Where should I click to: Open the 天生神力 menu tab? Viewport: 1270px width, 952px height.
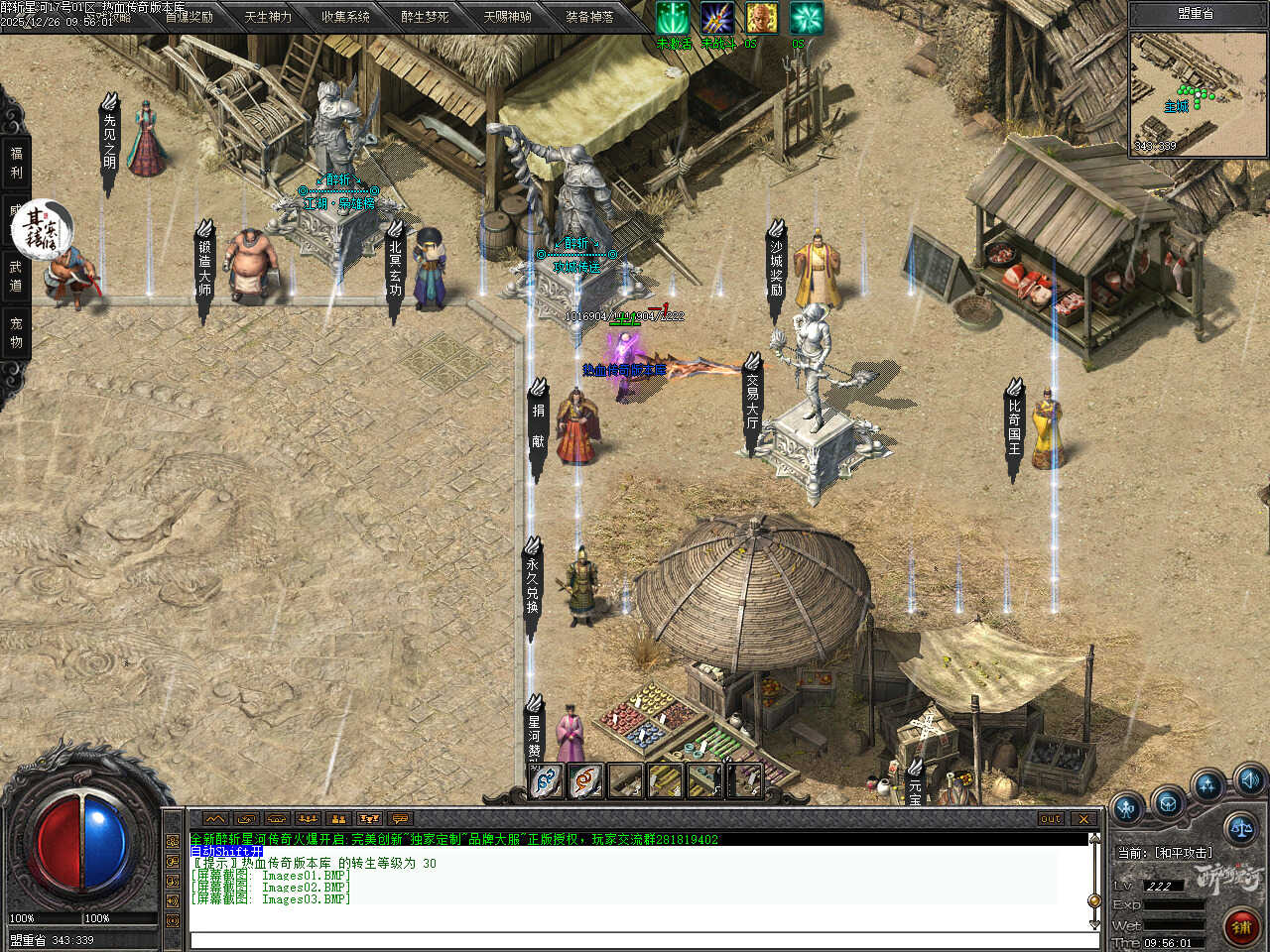click(268, 17)
